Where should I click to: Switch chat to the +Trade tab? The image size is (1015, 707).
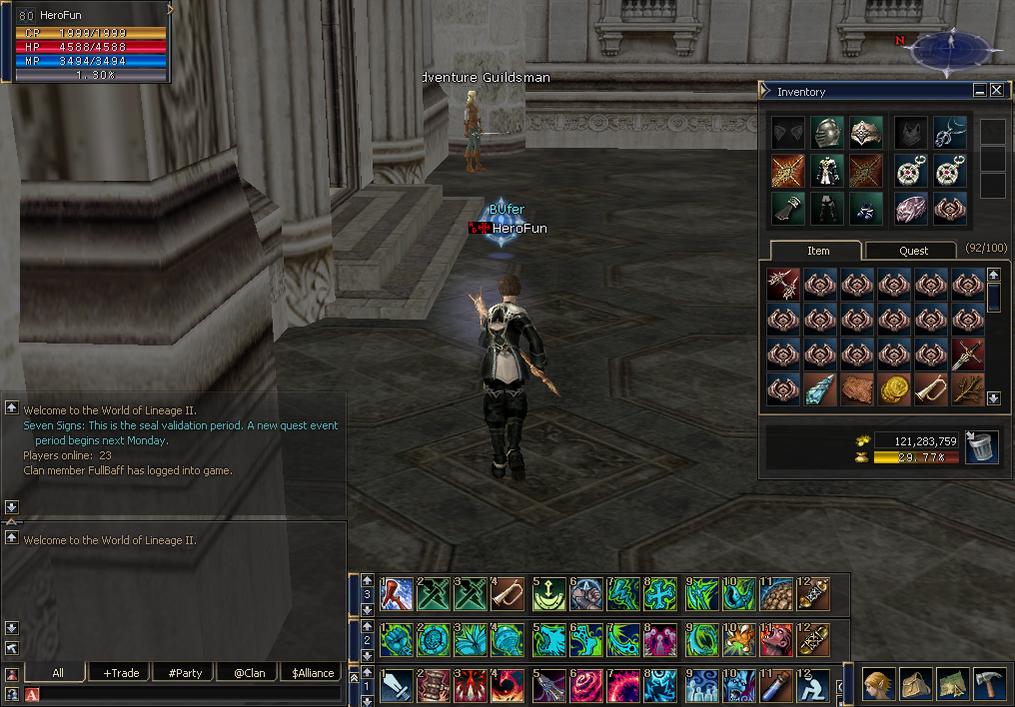pyautogui.click(x=121, y=673)
